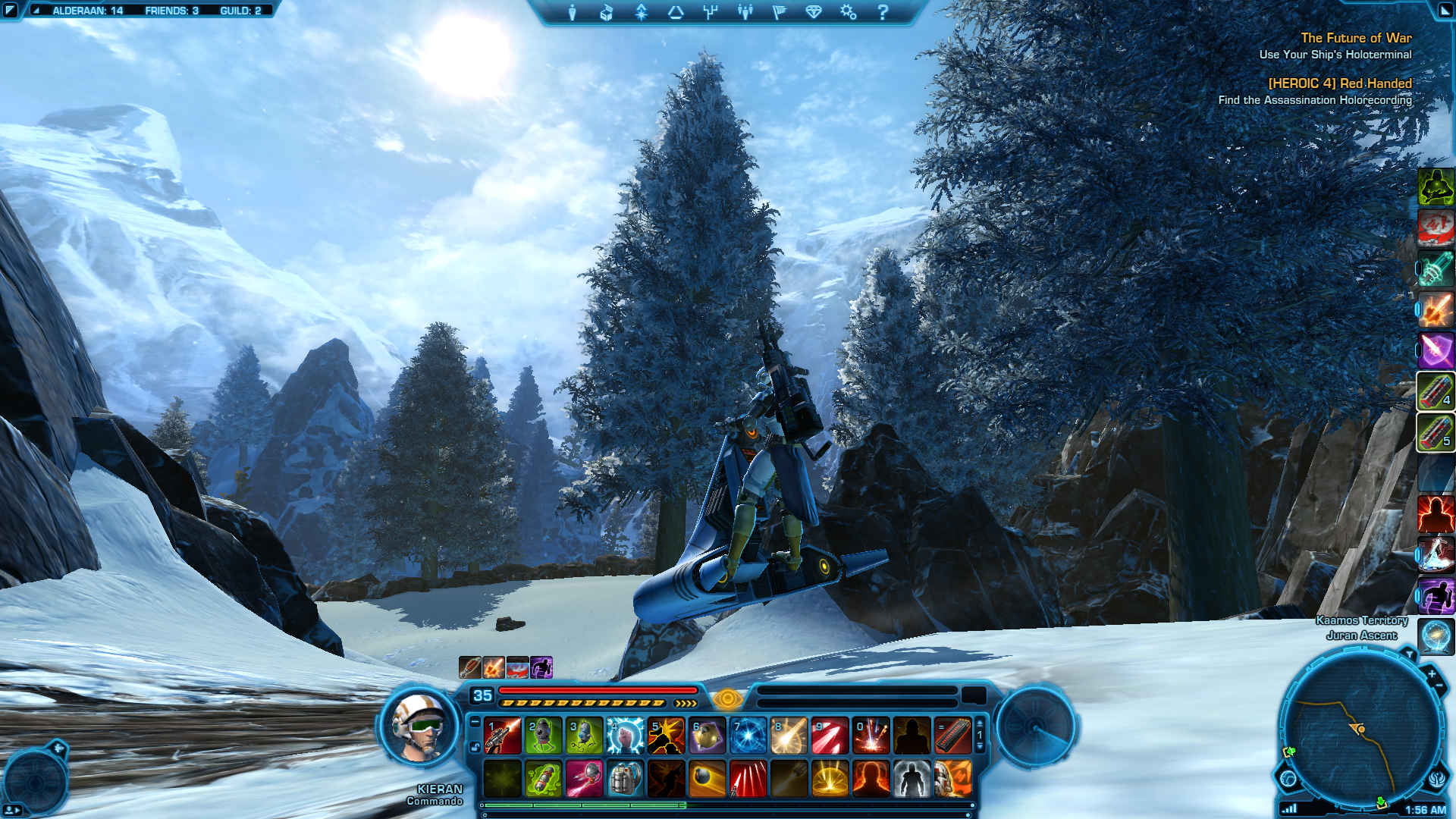Toggle the quickbar lock padlock
The image size is (1456, 819).
475,747
